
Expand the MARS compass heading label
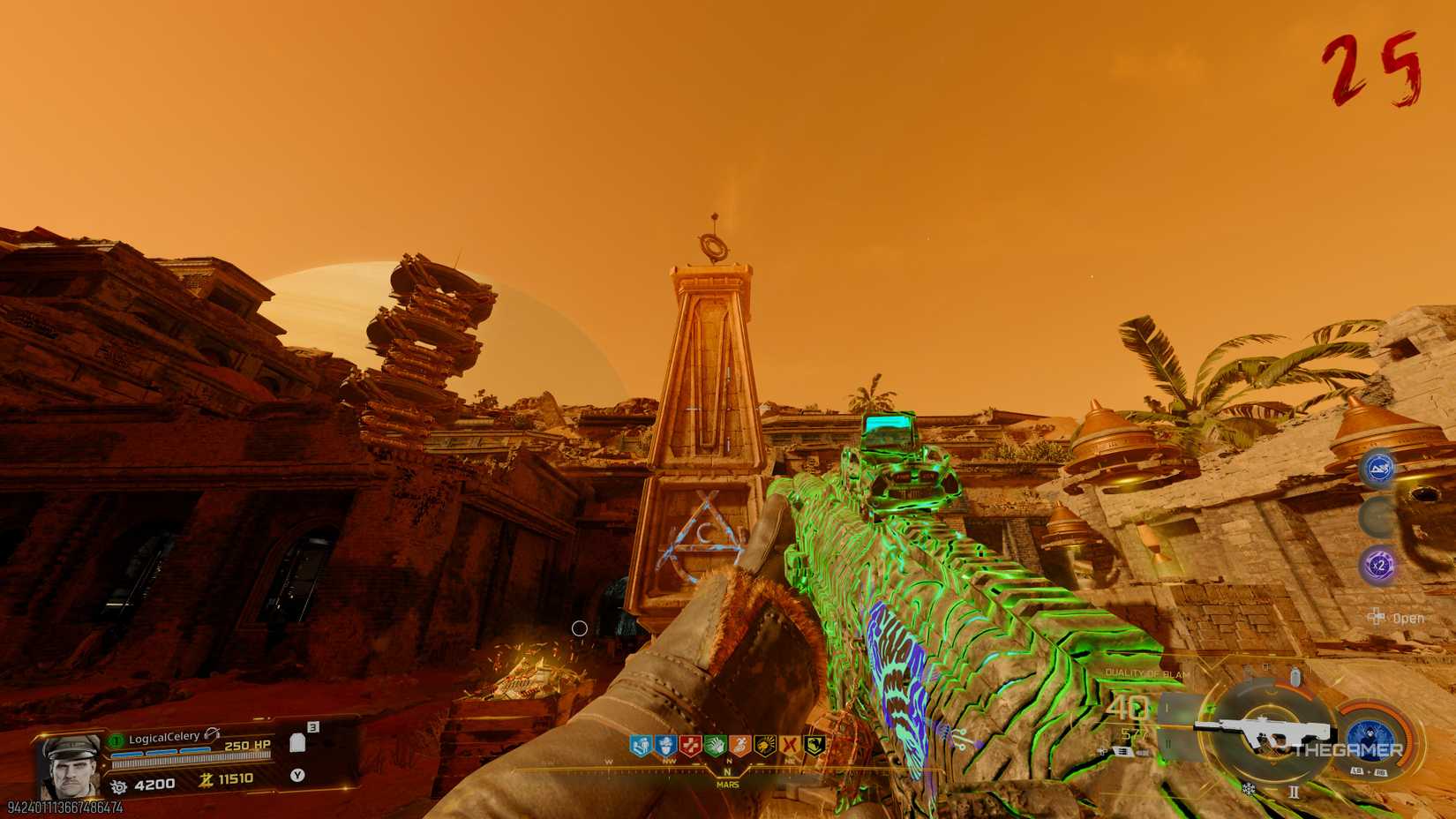click(x=726, y=783)
